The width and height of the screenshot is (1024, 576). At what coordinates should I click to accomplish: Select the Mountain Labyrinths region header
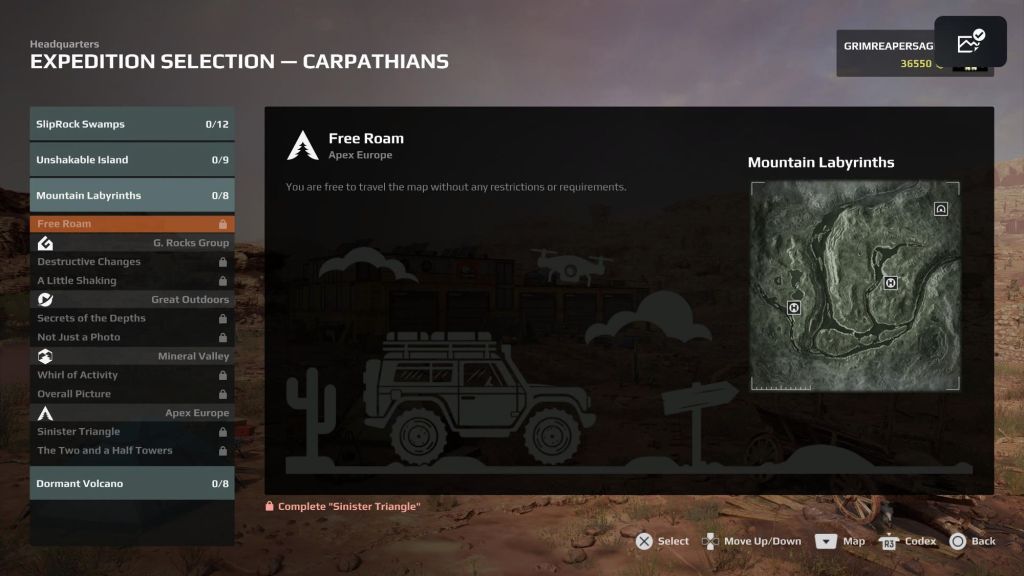coord(132,196)
